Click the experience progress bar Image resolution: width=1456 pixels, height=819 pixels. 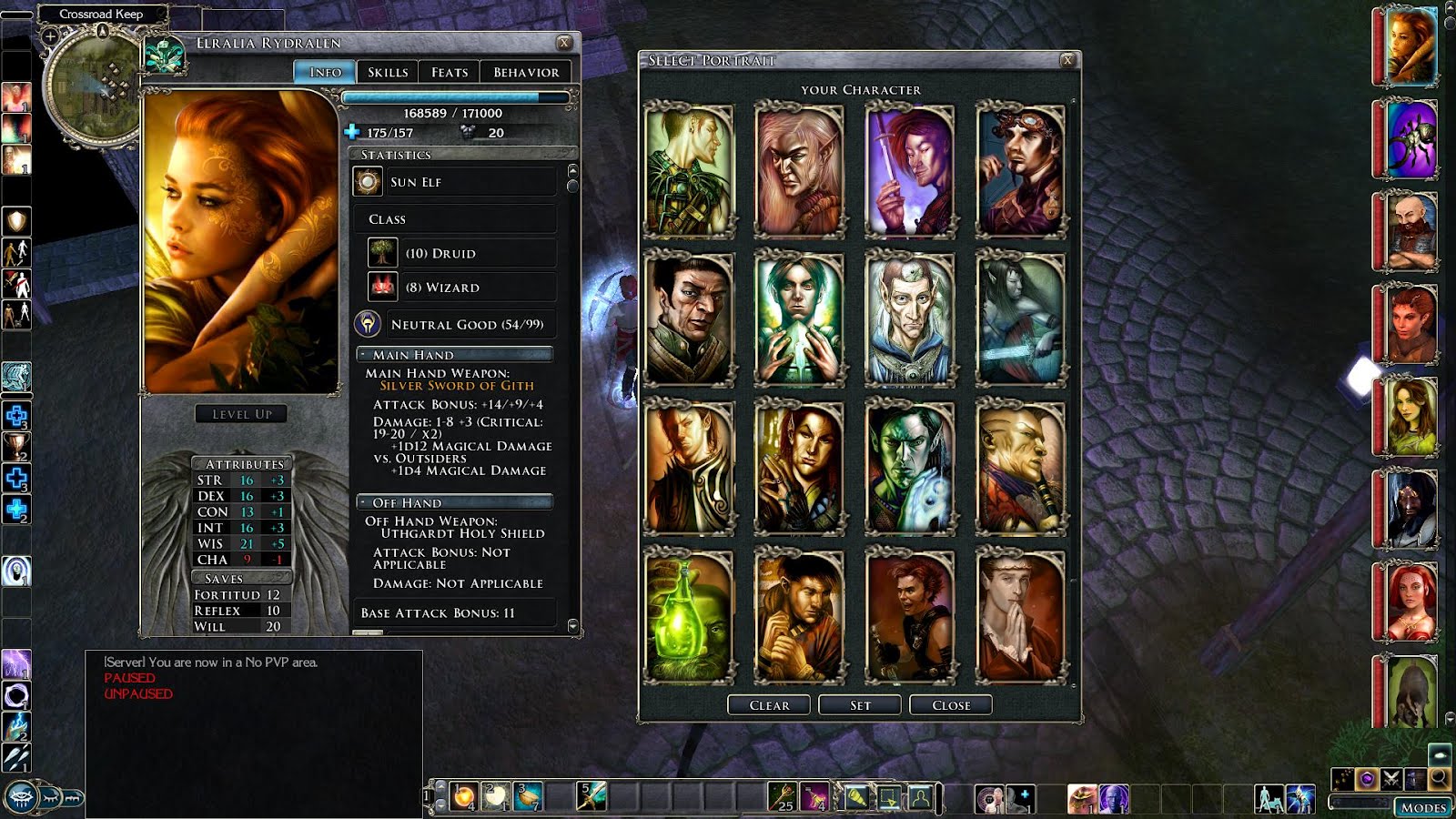(455, 97)
